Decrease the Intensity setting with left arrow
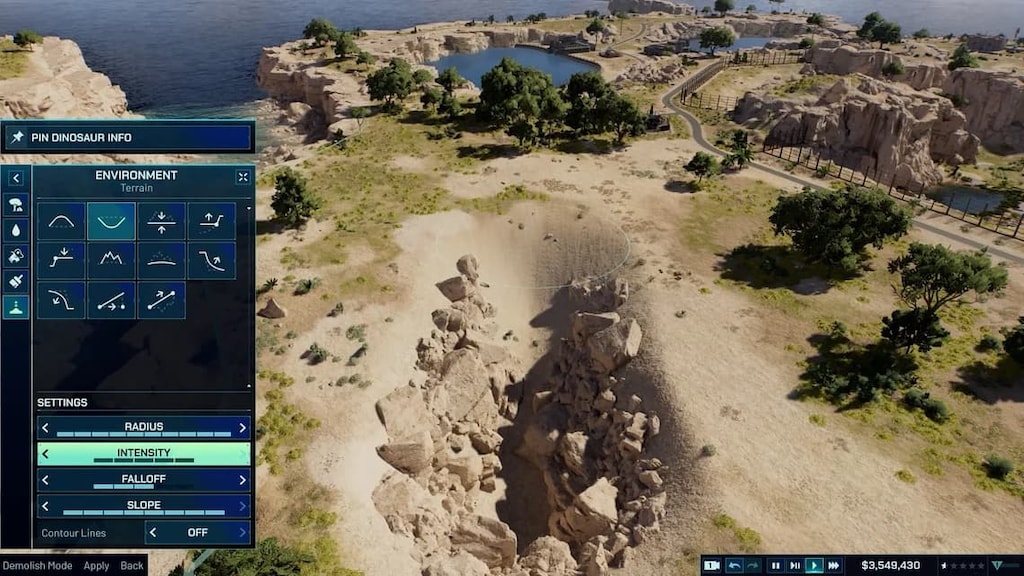This screenshot has height=576, width=1024. pyautogui.click(x=44, y=454)
